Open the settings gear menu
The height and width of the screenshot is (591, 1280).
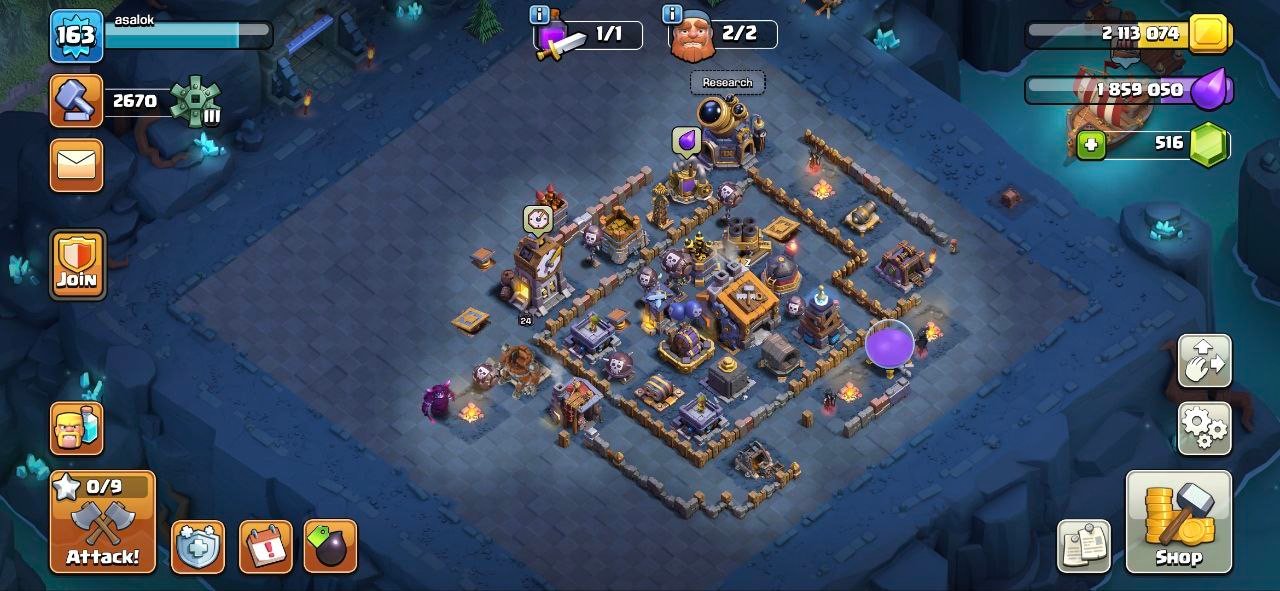coord(1204,428)
